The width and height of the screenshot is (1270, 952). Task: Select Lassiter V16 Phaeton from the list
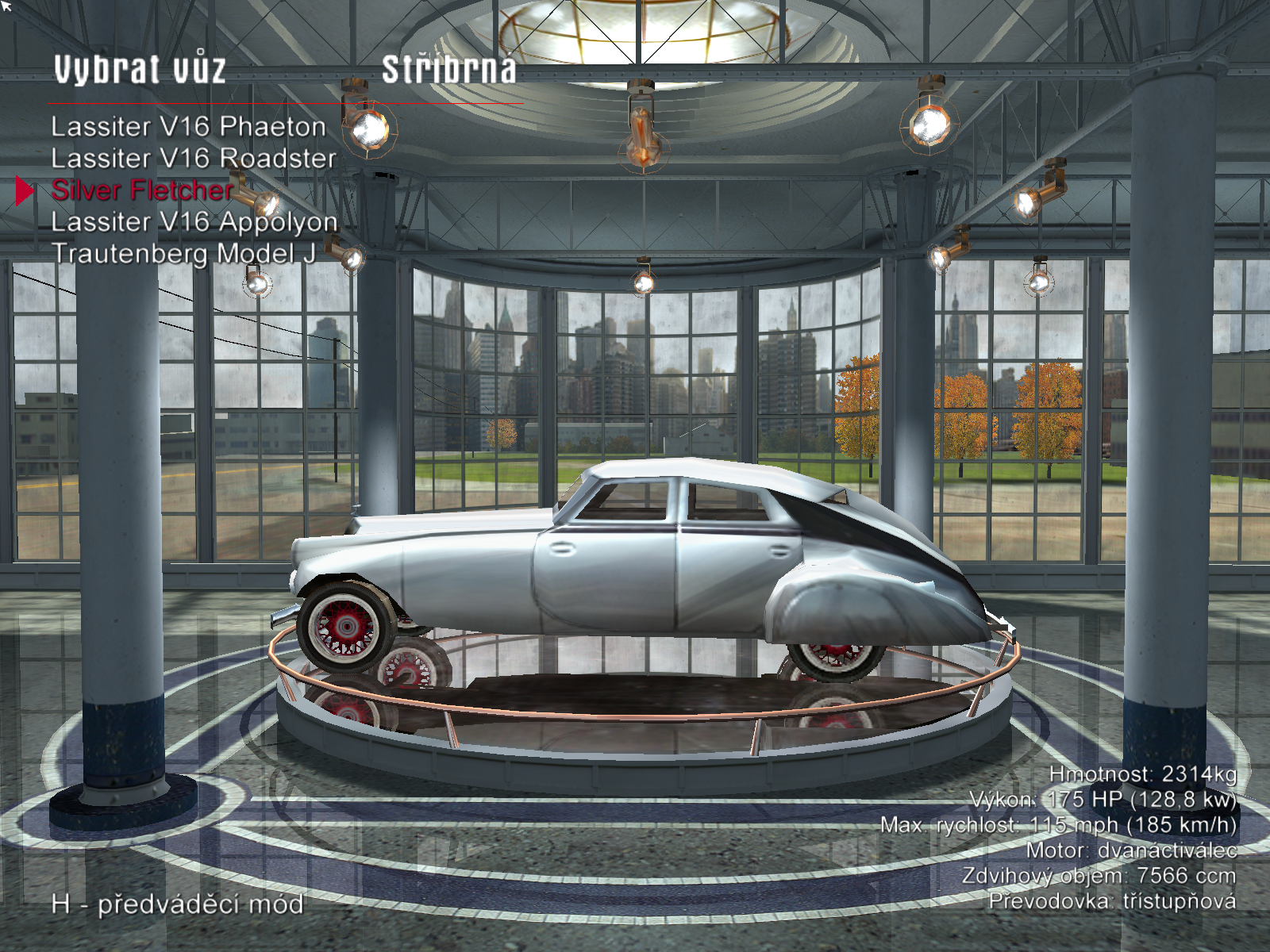point(188,127)
